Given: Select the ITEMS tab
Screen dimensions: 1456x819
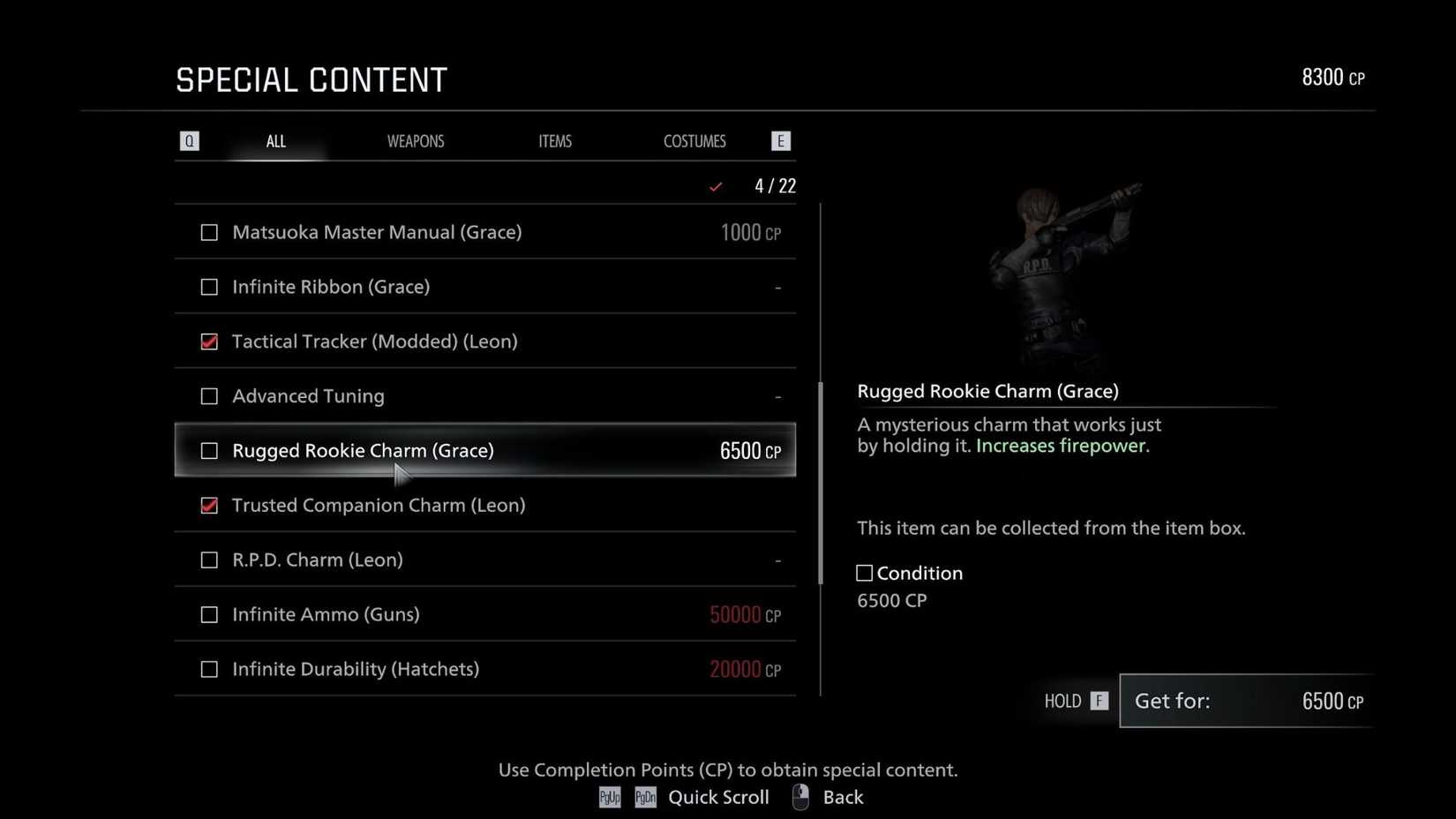Looking at the screenshot, I should tap(555, 140).
